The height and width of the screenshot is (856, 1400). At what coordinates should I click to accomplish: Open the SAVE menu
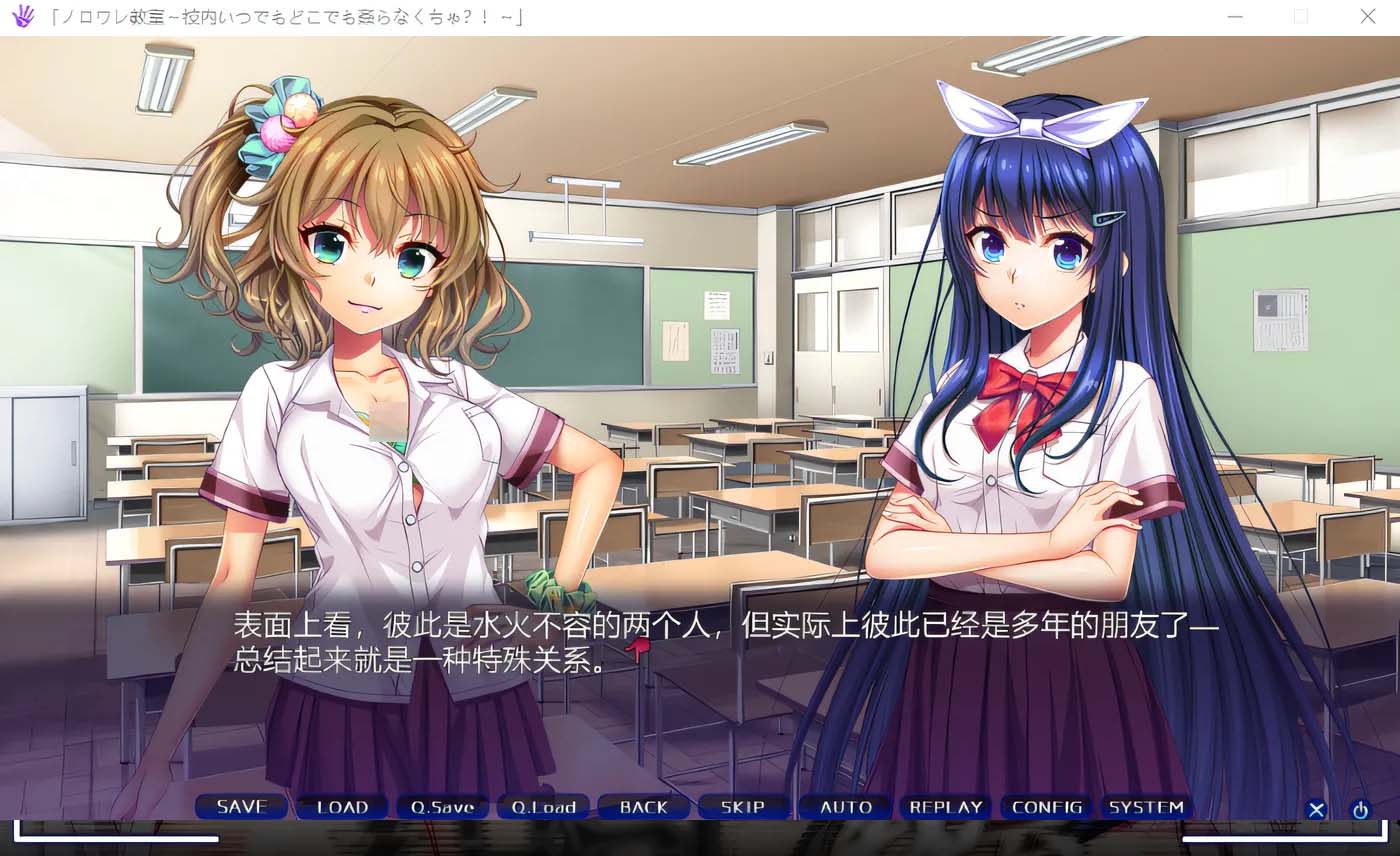coord(241,807)
